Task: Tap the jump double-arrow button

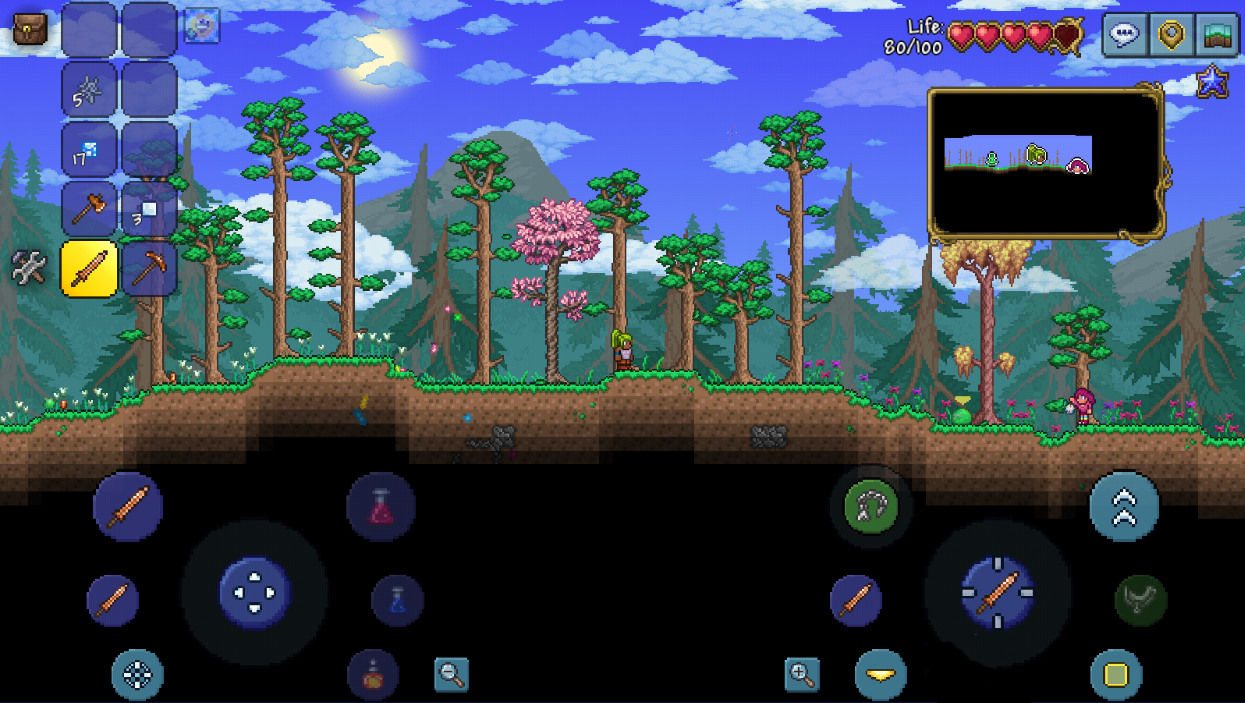Action: point(1124,506)
